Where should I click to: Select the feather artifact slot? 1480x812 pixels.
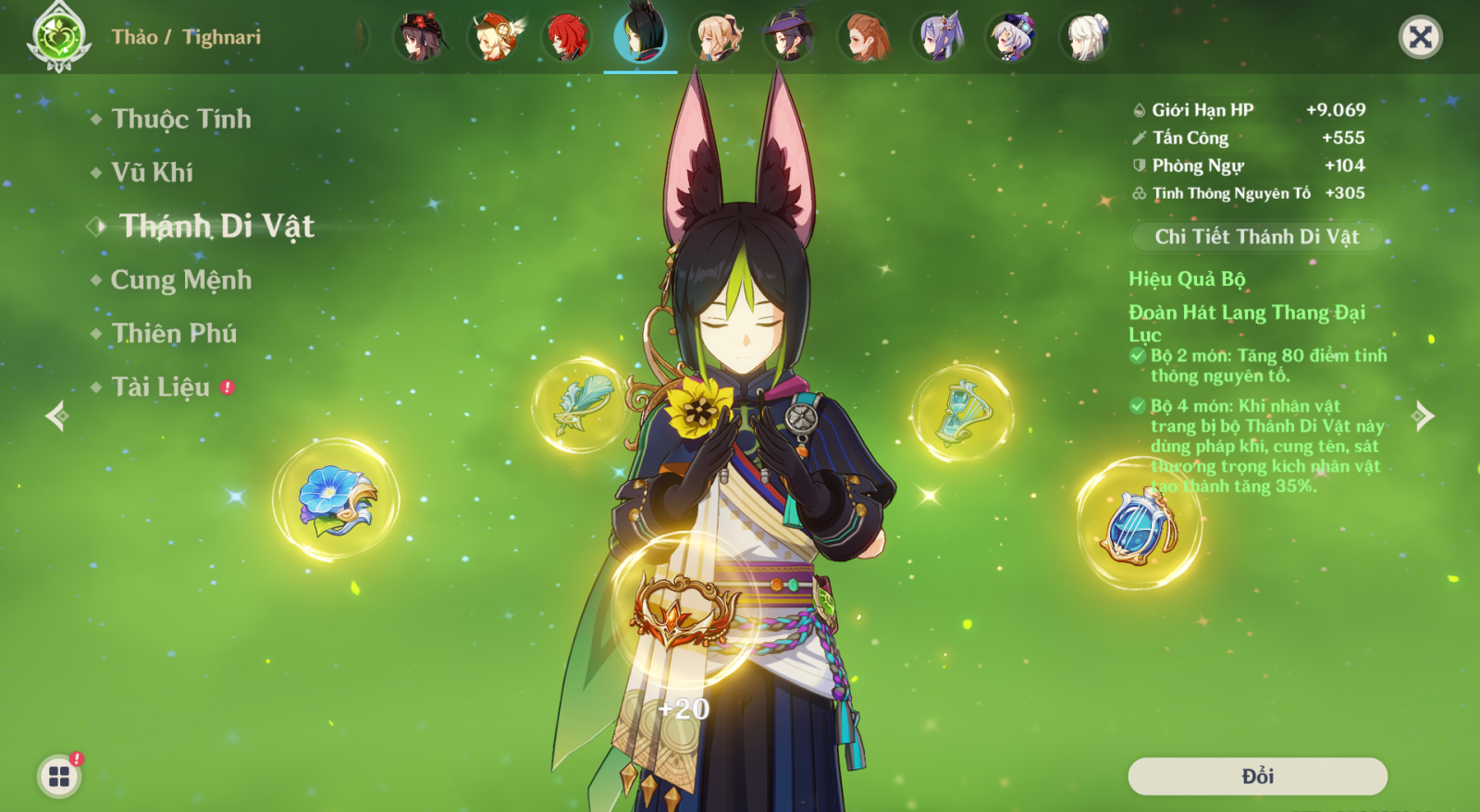click(x=581, y=405)
